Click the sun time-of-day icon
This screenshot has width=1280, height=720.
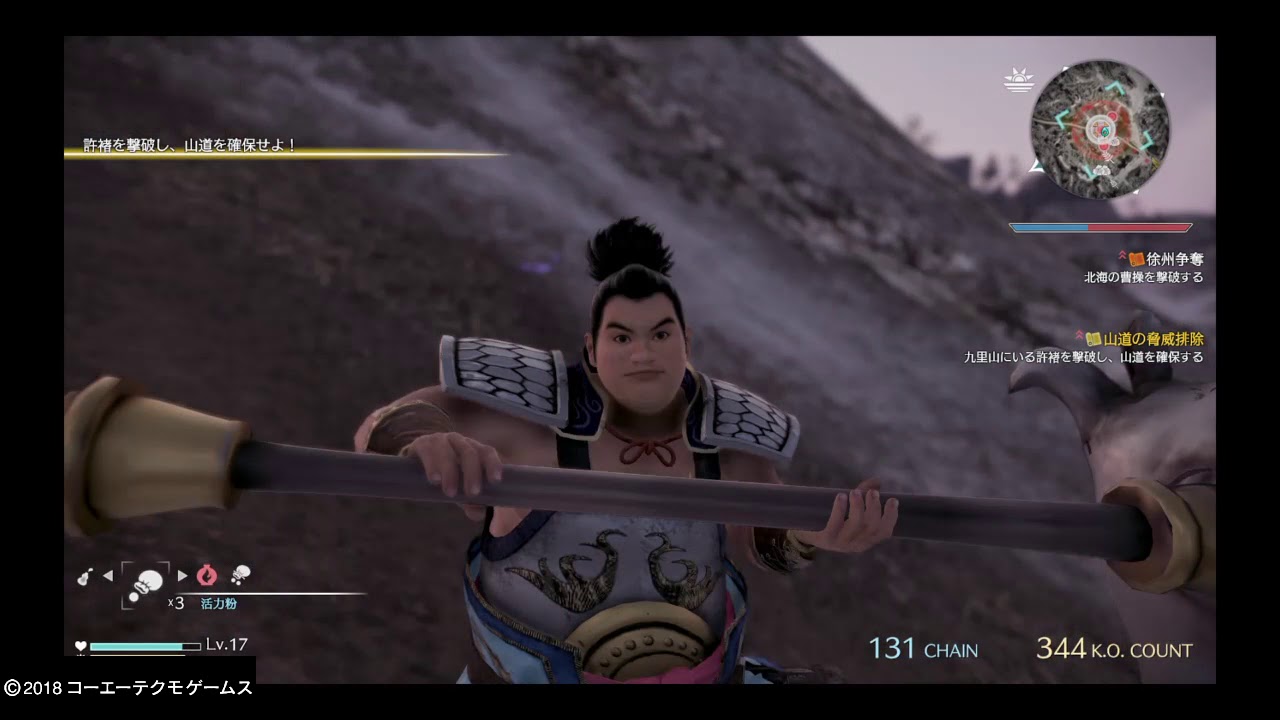click(1019, 80)
